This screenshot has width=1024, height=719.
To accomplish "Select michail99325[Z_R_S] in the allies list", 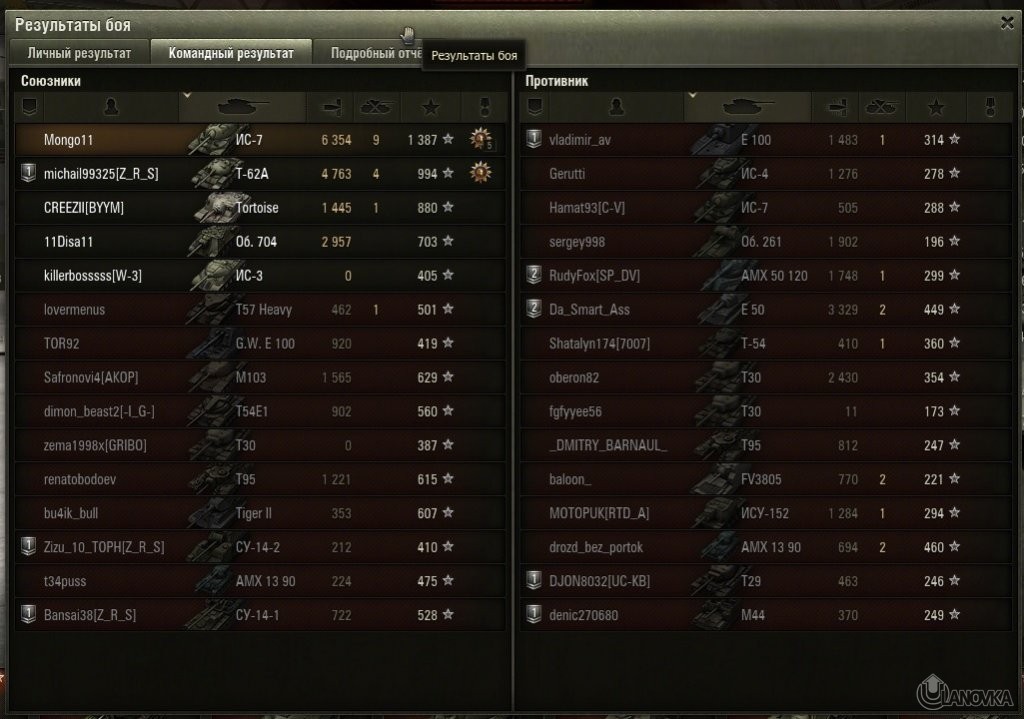I will tap(101, 174).
